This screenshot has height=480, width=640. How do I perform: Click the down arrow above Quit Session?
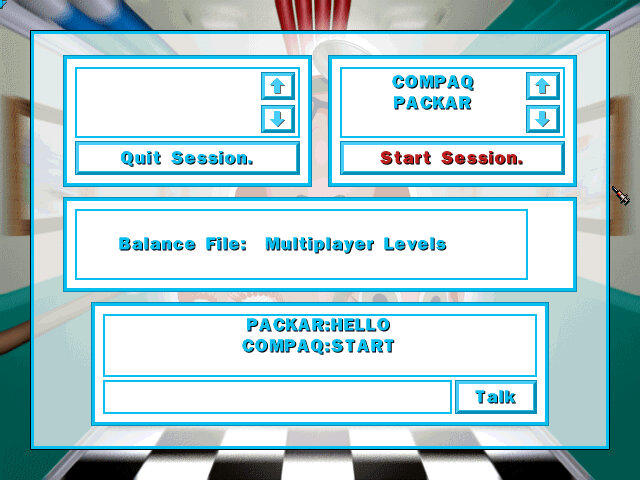(x=277, y=119)
